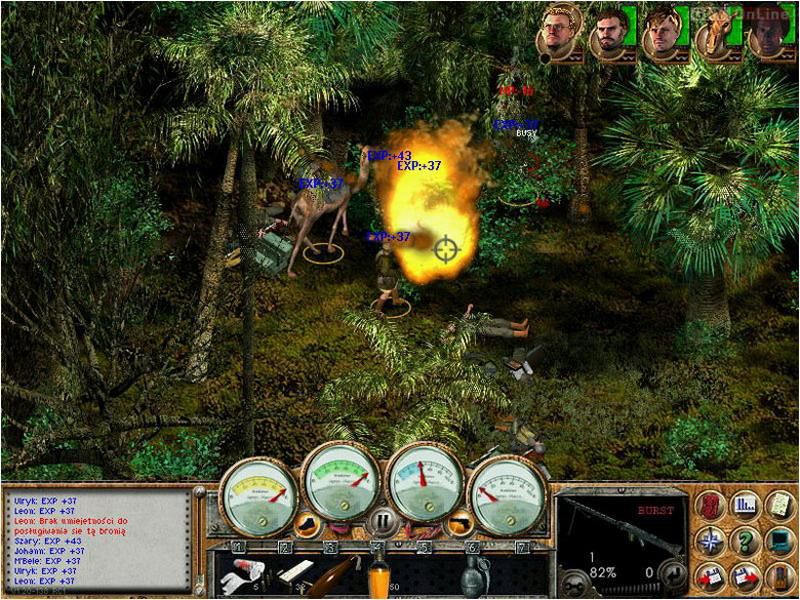The image size is (800, 600).
Task: Open the compass map button
Action: (x=708, y=541)
